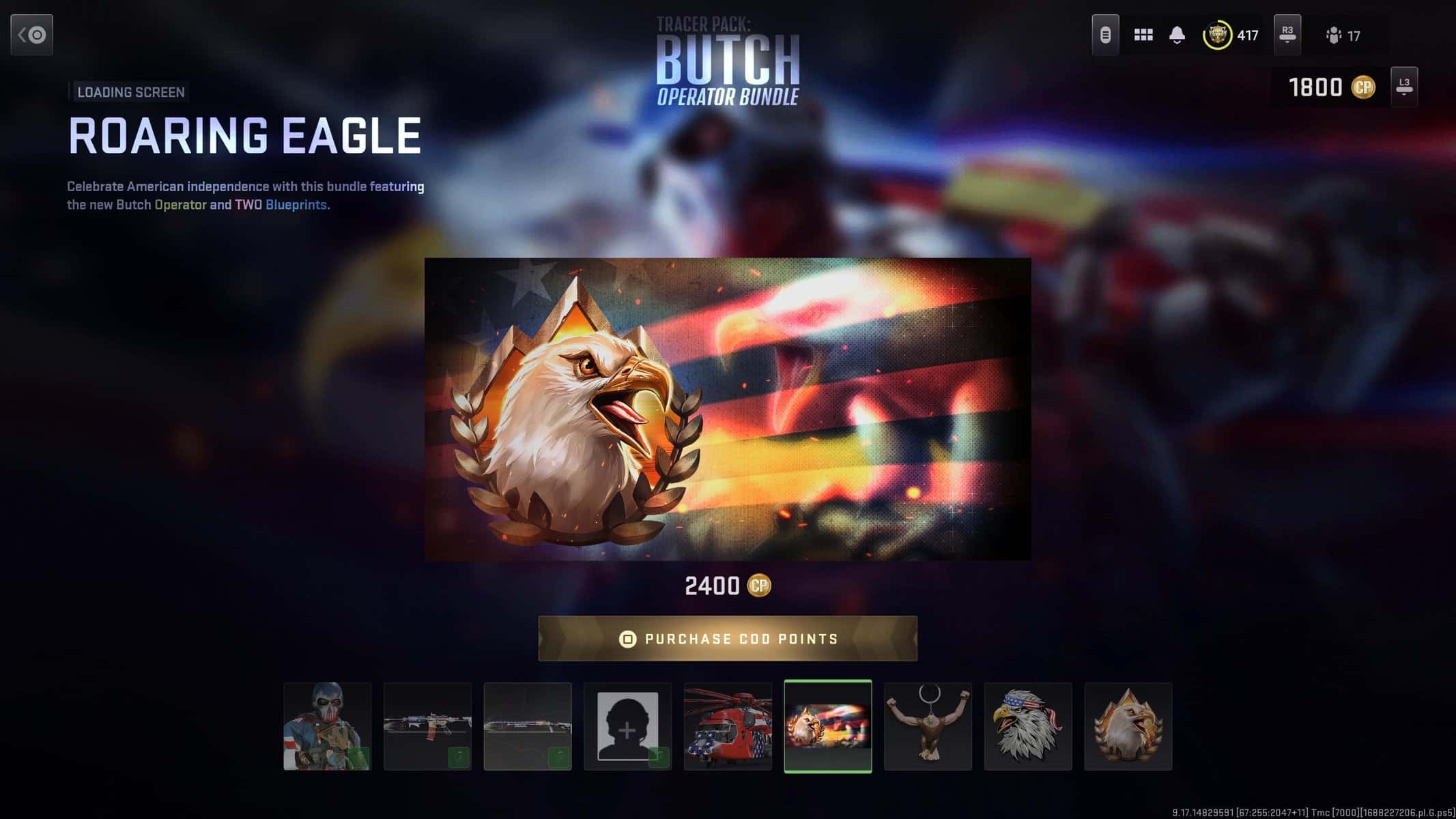Open the notifications bell icon

pyautogui.click(x=1175, y=34)
